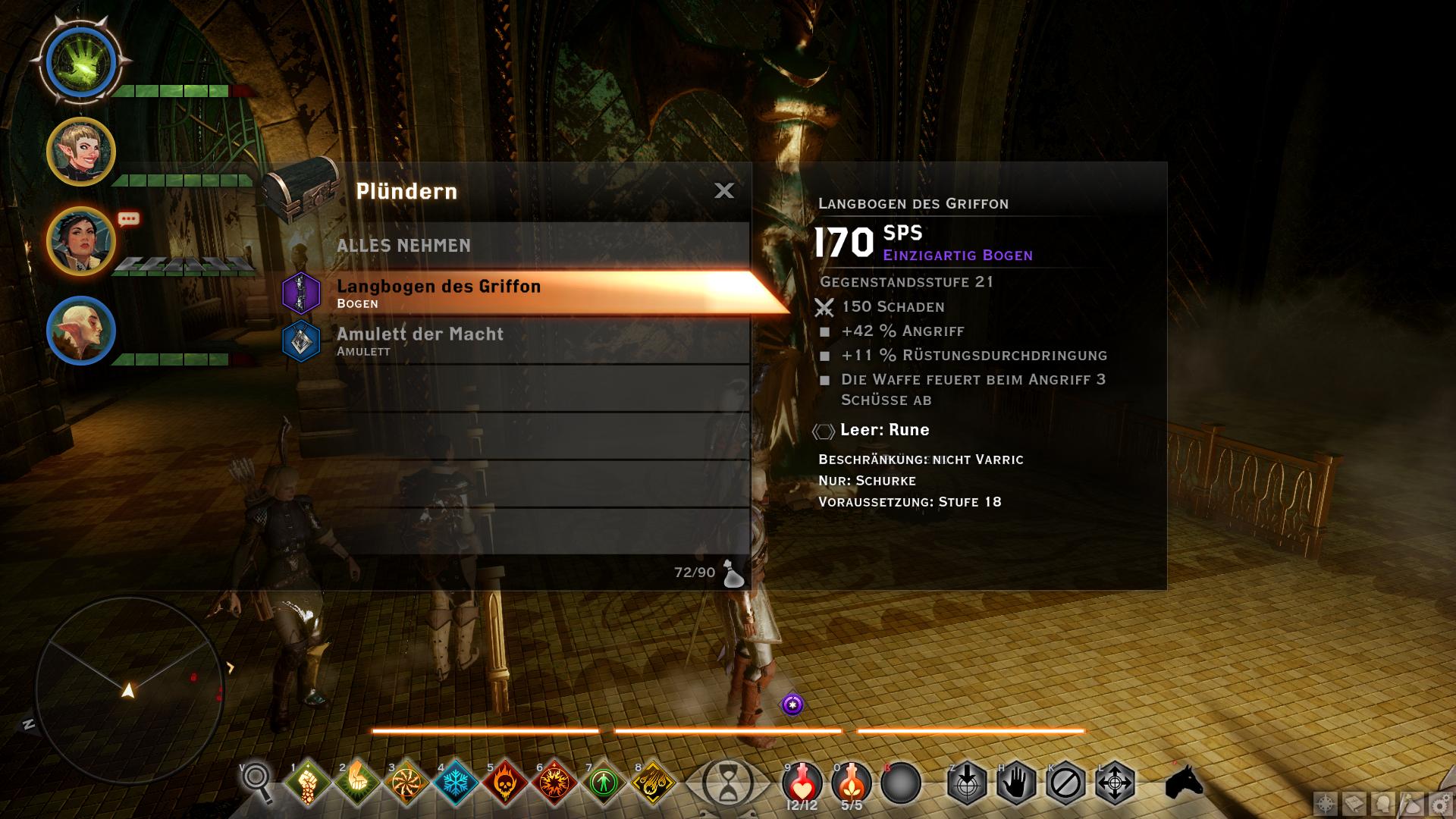Issue the hand hold-position command
This screenshot has height=819, width=1456.
point(1016,783)
